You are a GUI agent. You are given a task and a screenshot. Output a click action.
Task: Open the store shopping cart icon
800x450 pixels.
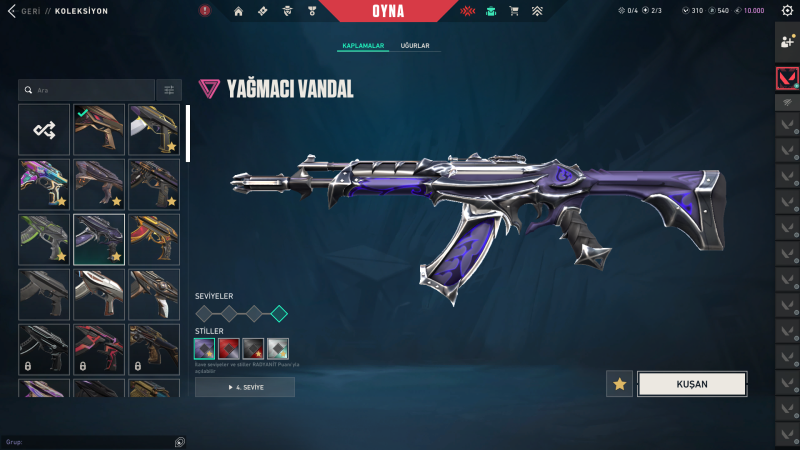point(514,11)
